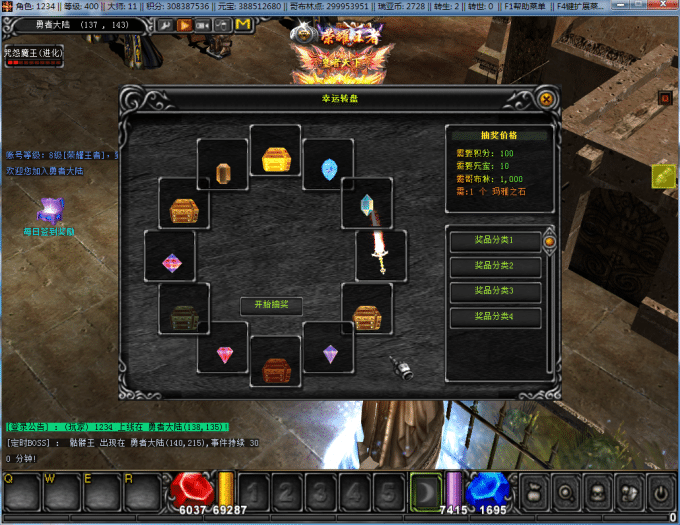Click the glowing green icon on right edge
The width and height of the screenshot is (680, 525).
pos(664,176)
